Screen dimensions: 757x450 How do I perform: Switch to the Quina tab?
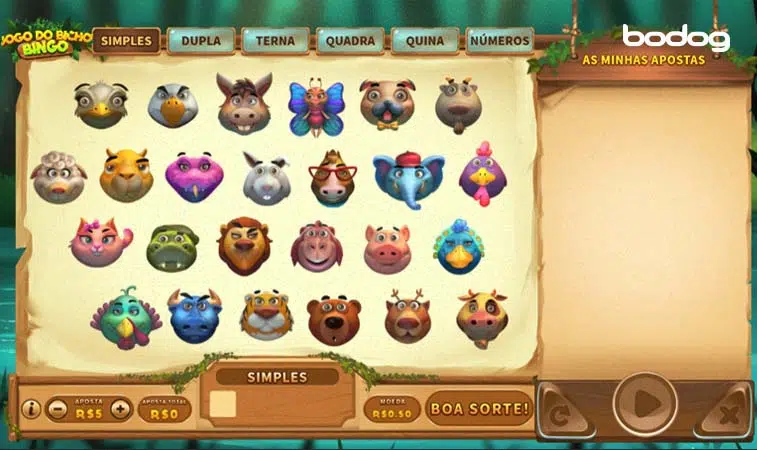tap(425, 41)
